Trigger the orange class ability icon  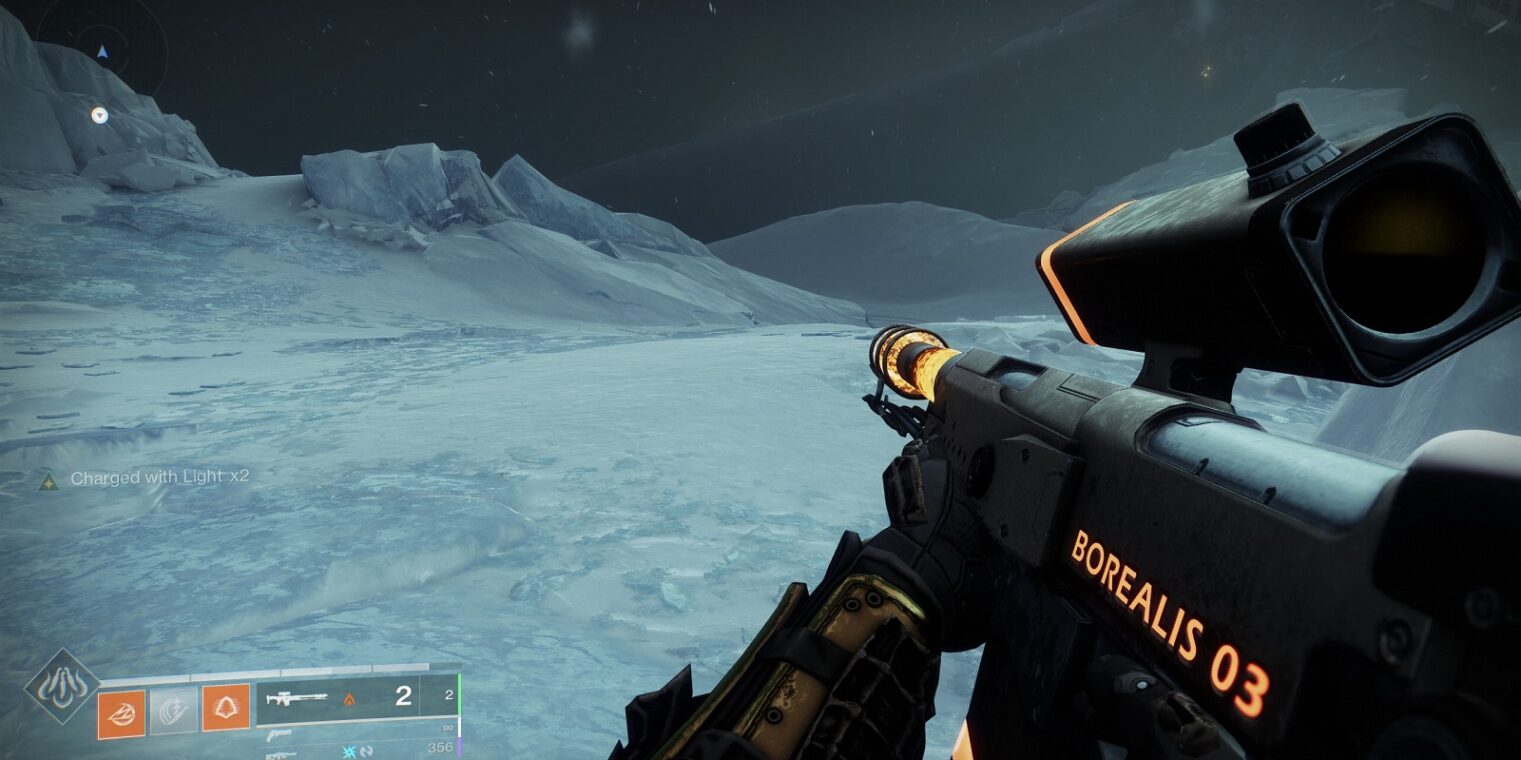pos(226,708)
